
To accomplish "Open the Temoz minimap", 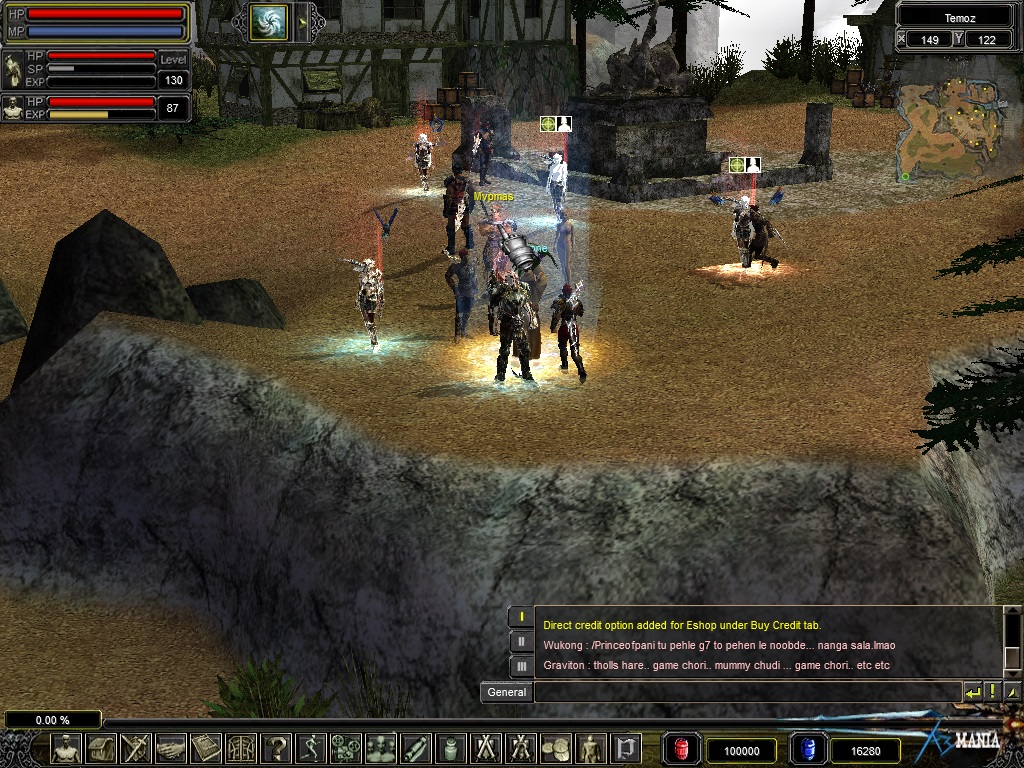I will click(949, 130).
